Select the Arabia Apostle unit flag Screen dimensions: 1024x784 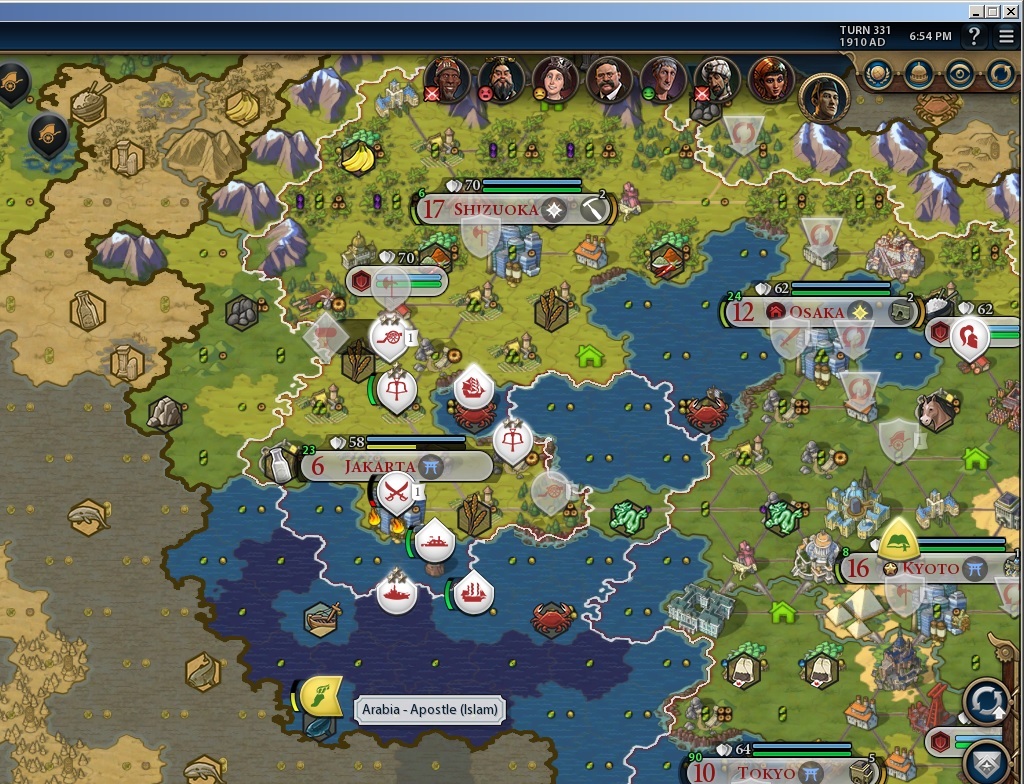320,694
